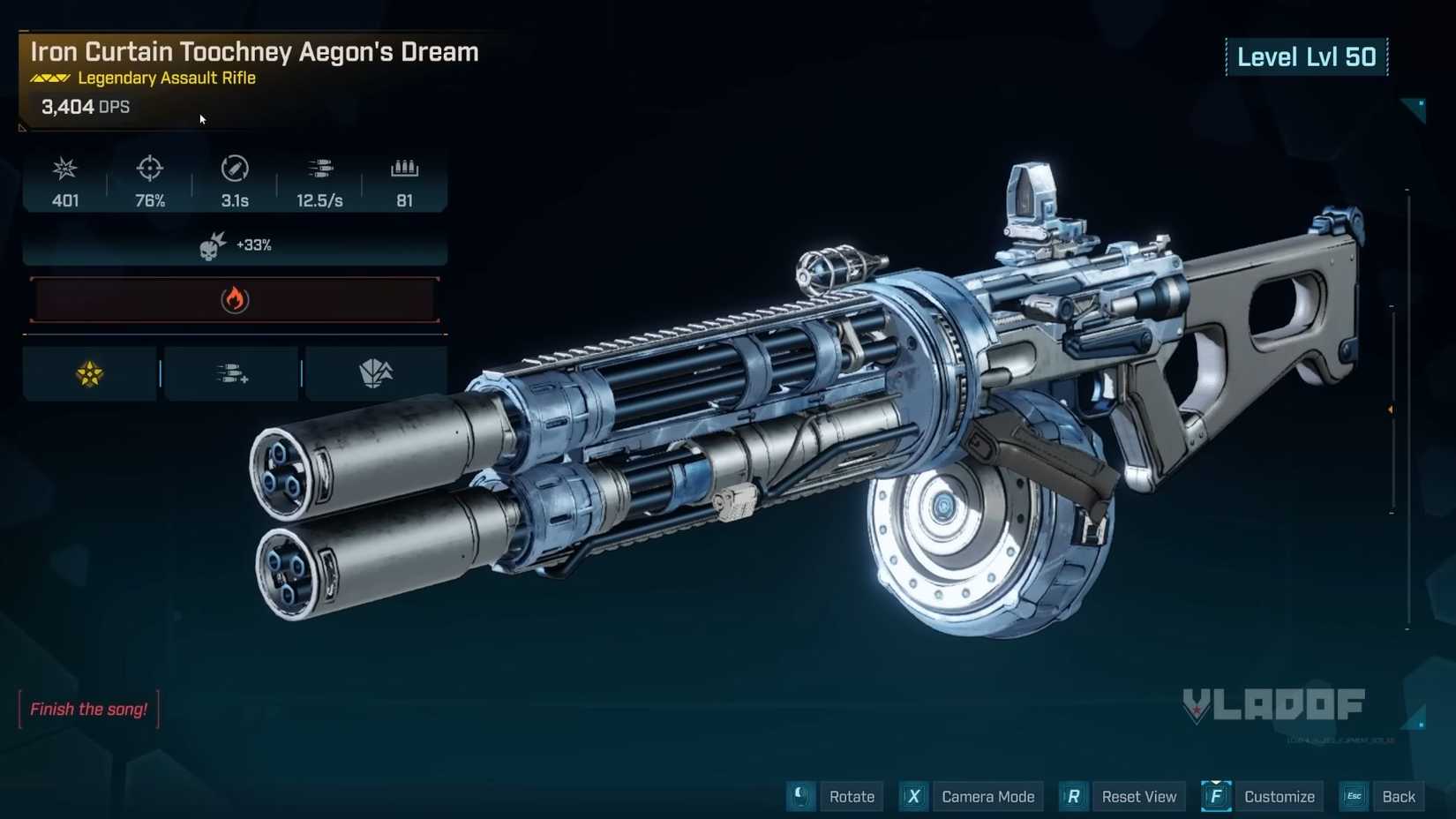
Task: Select the magazine size icon above 81
Action: coord(404,169)
